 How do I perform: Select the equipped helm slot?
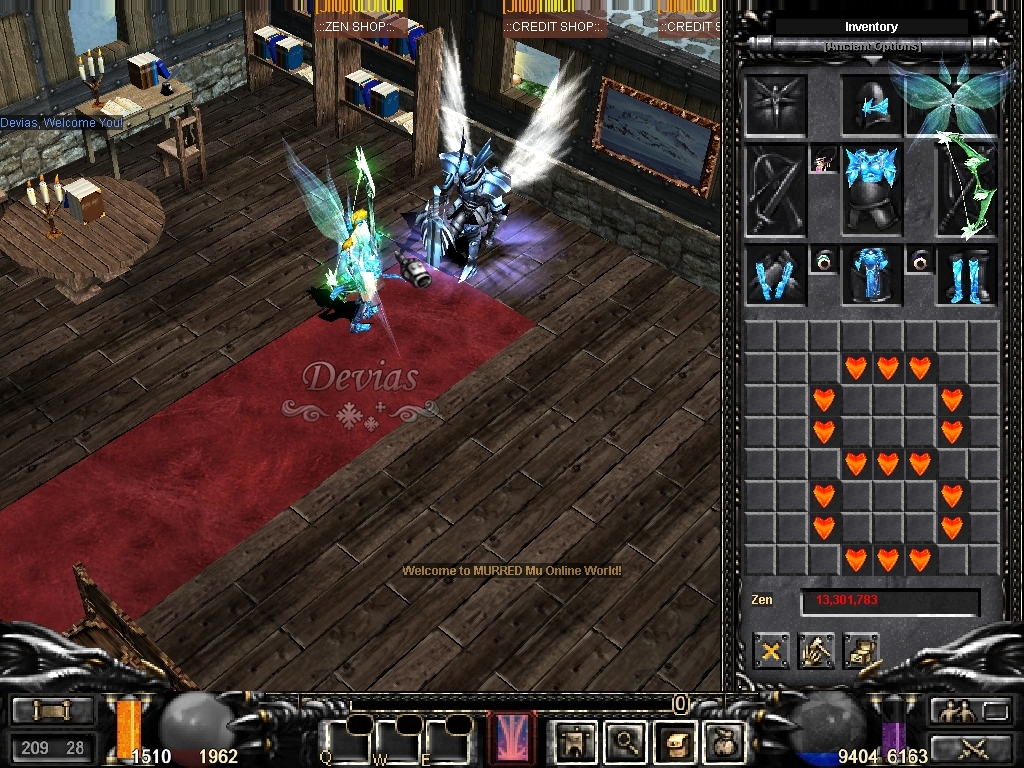(872, 106)
